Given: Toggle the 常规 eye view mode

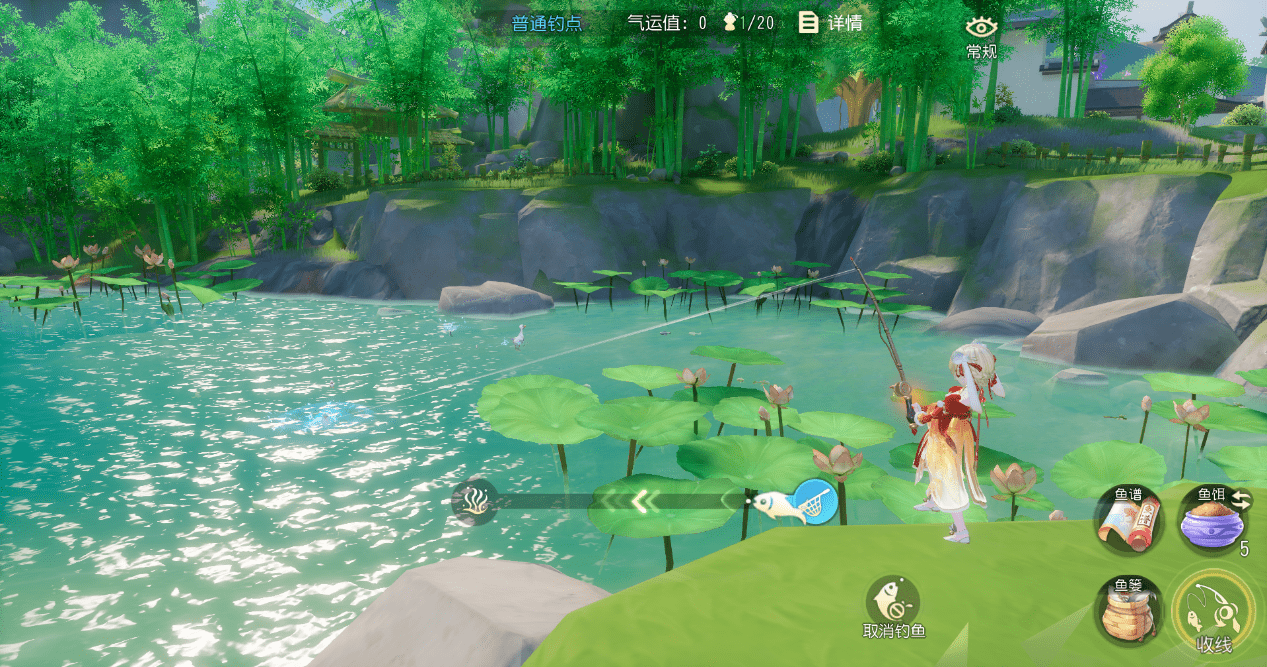Looking at the screenshot, I should tap(981, 36).
